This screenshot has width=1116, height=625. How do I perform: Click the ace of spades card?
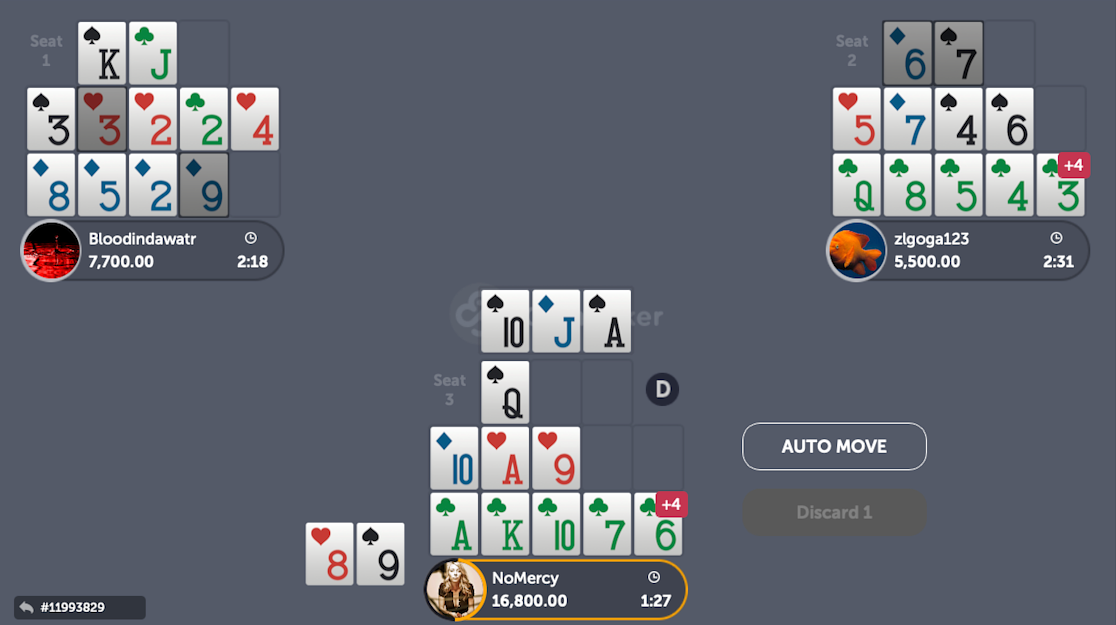tap(607, 321)
